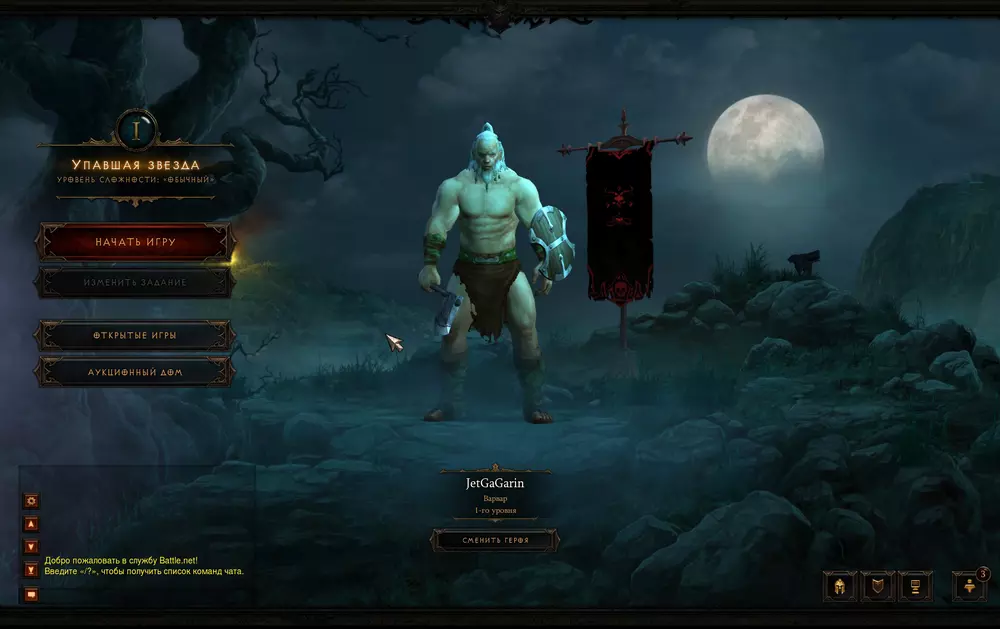Click the chat scroll-up arrow button
This screenshot has height=629, width=1000.
[31, 523]
